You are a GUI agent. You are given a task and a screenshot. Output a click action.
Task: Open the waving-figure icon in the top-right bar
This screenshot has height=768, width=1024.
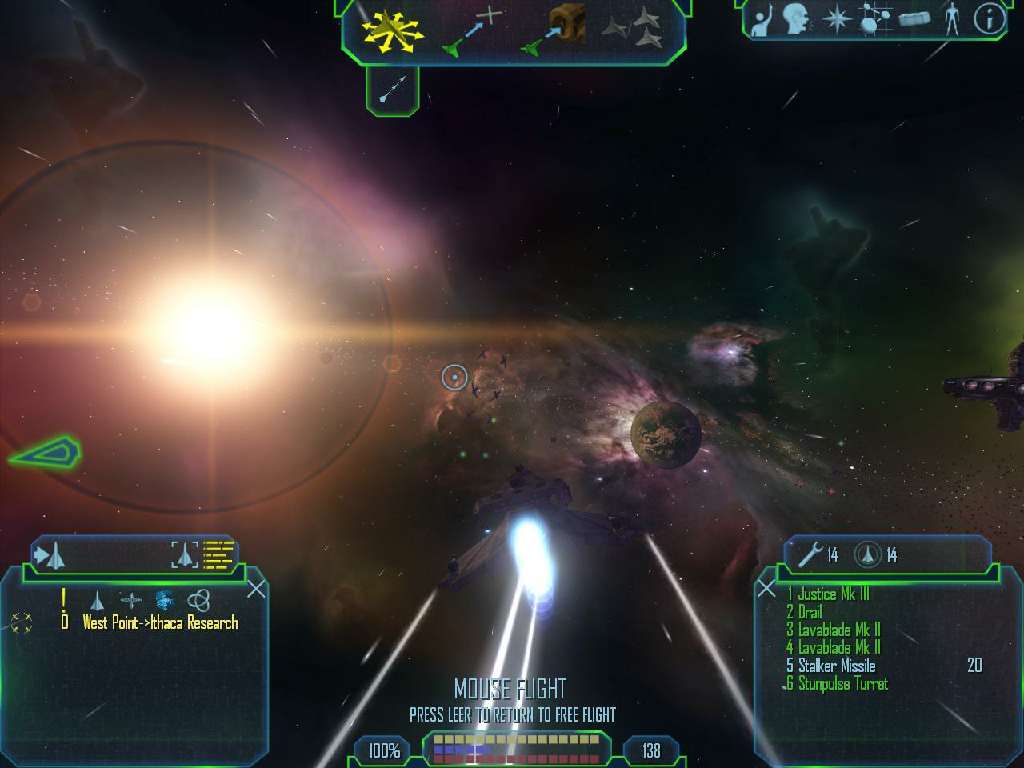pyautogui.click(x=765, y=18)
